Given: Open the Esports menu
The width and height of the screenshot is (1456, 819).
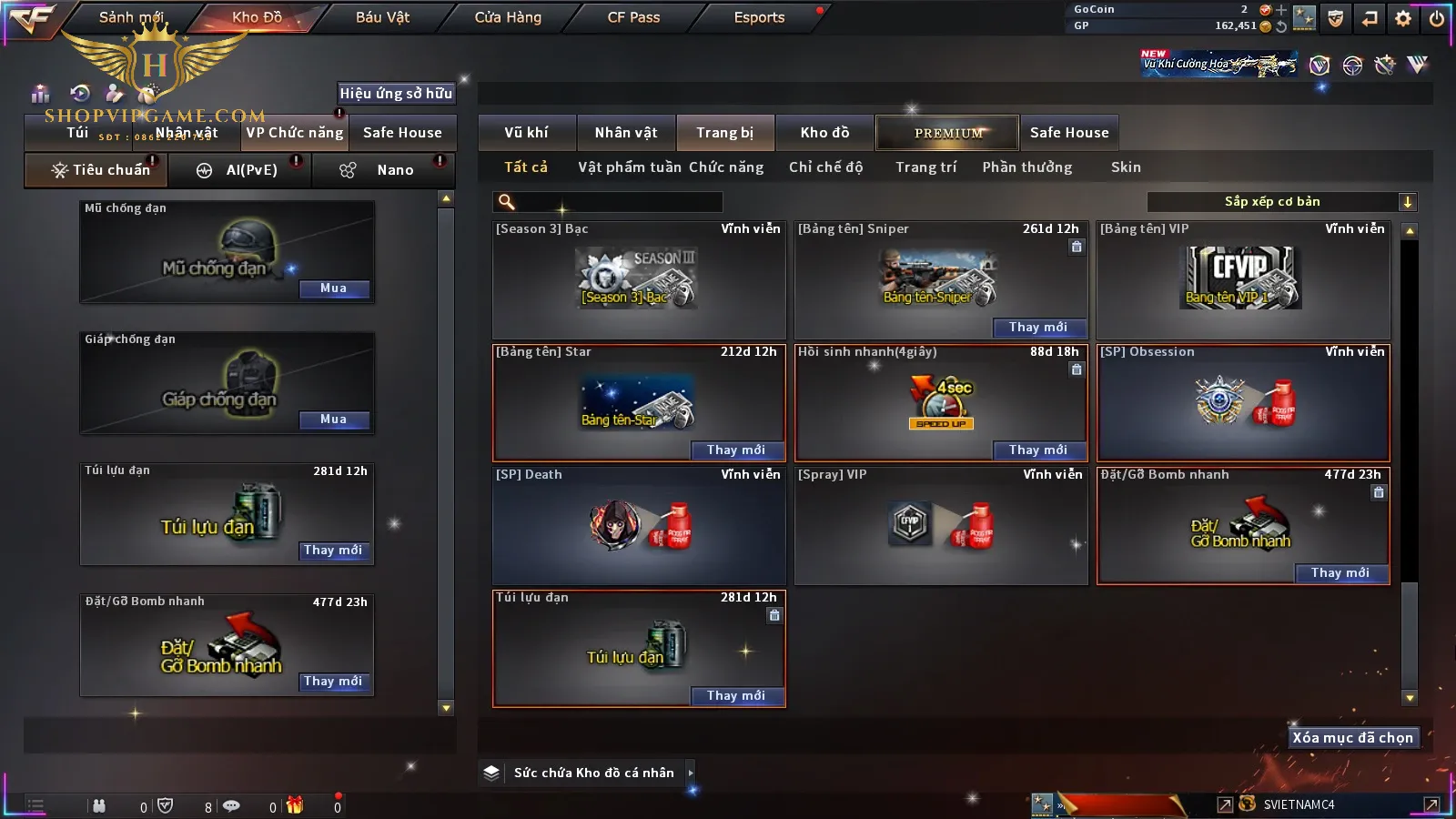Looking at the screenshot, I should [759, 17].
